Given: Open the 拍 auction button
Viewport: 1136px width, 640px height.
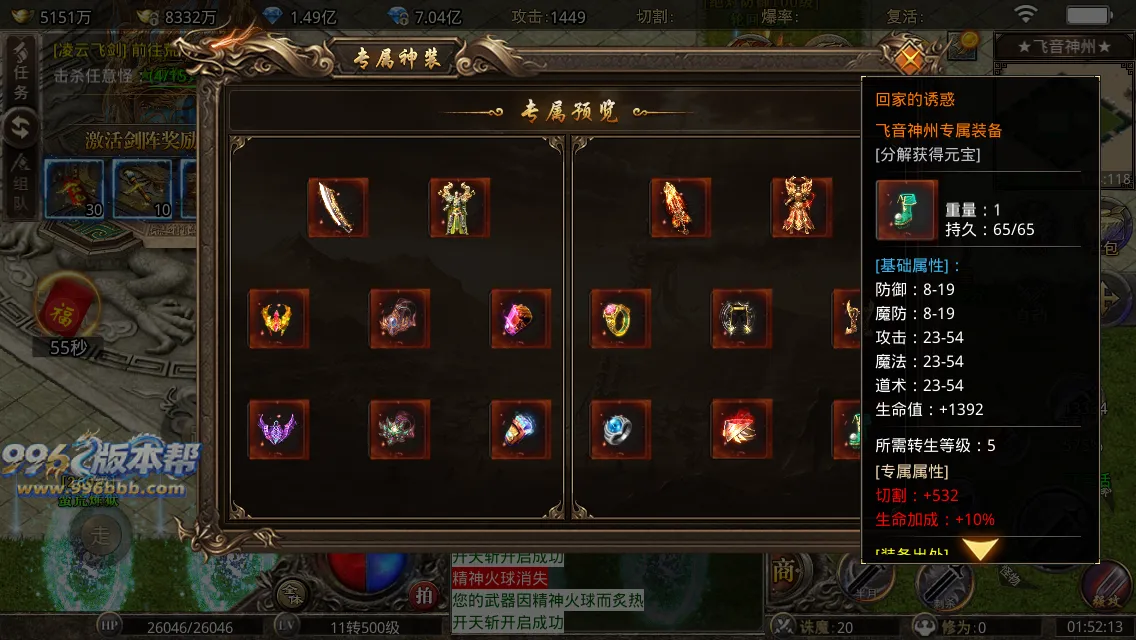Looking at the screenshot, I should point(425,596).
